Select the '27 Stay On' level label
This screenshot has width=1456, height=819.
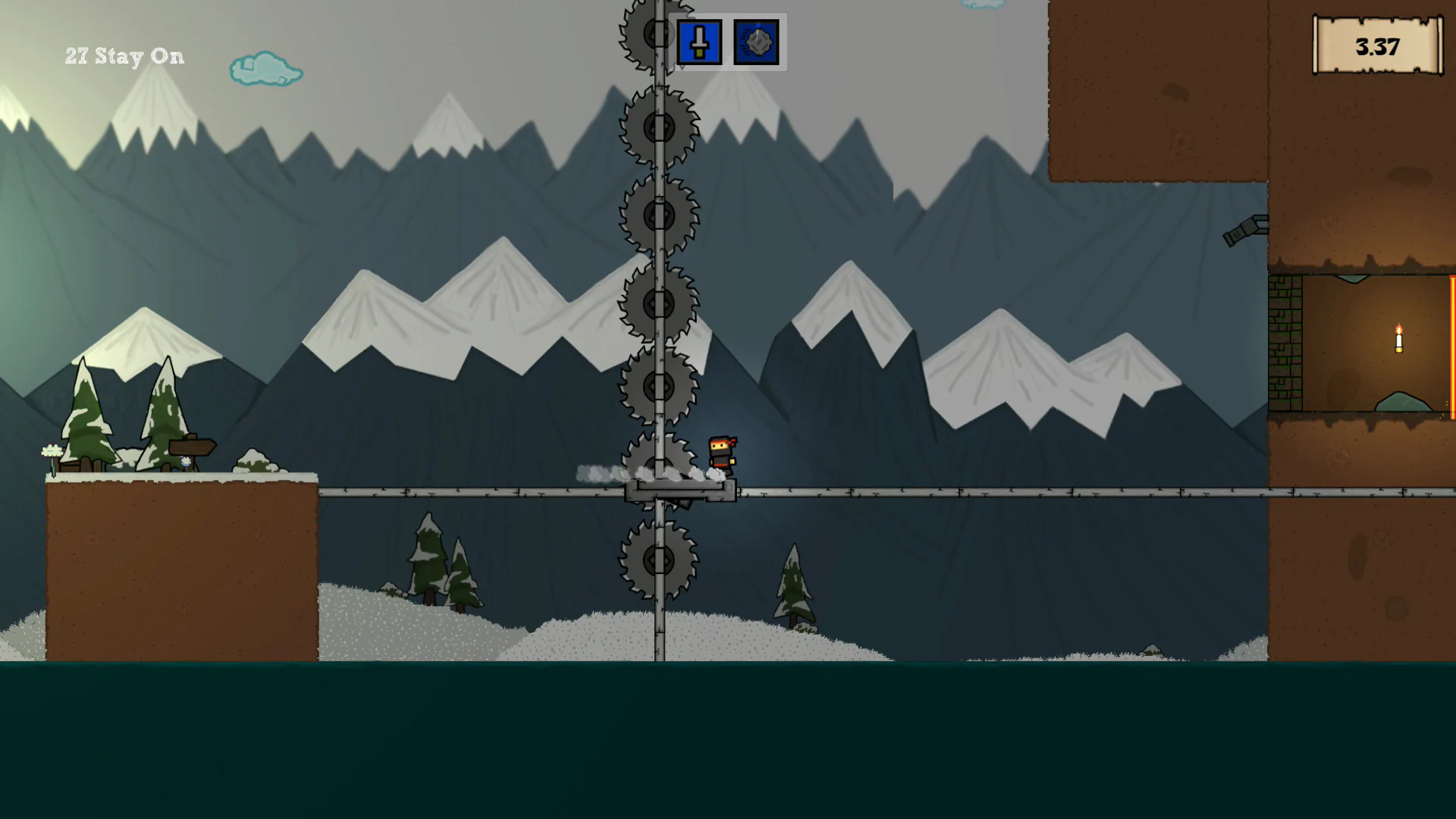coord(124,56)
